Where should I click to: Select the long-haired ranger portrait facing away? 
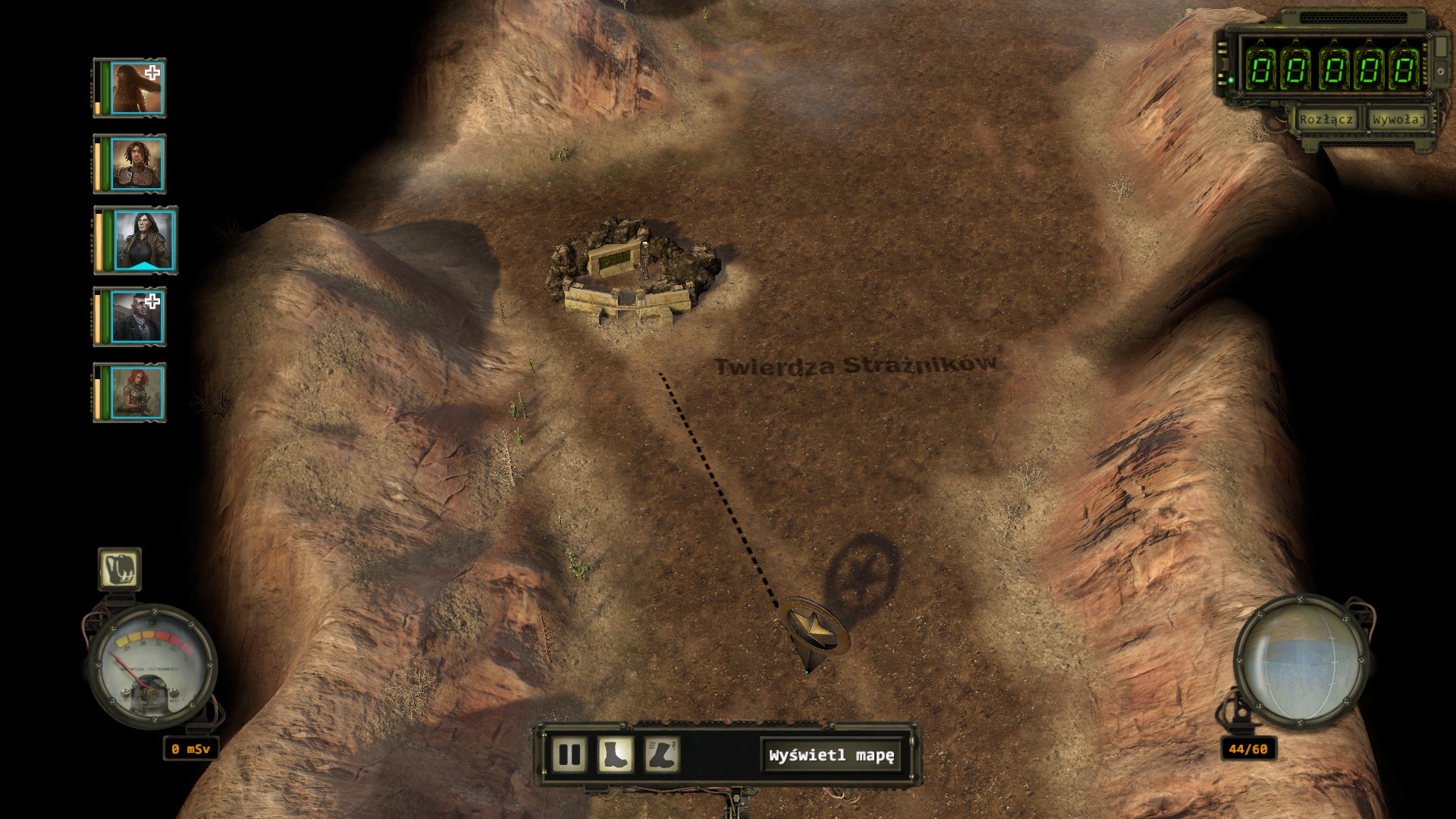click(136, 89)
